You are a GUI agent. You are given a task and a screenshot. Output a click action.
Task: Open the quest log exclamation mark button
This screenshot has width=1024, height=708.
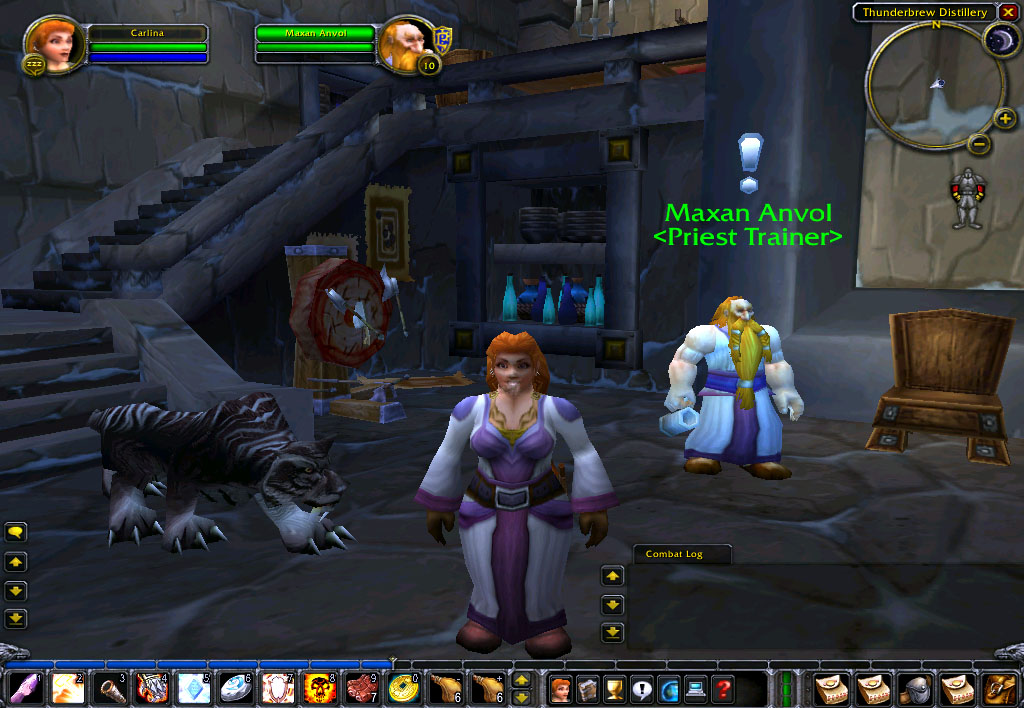click(x=641, y=689)
